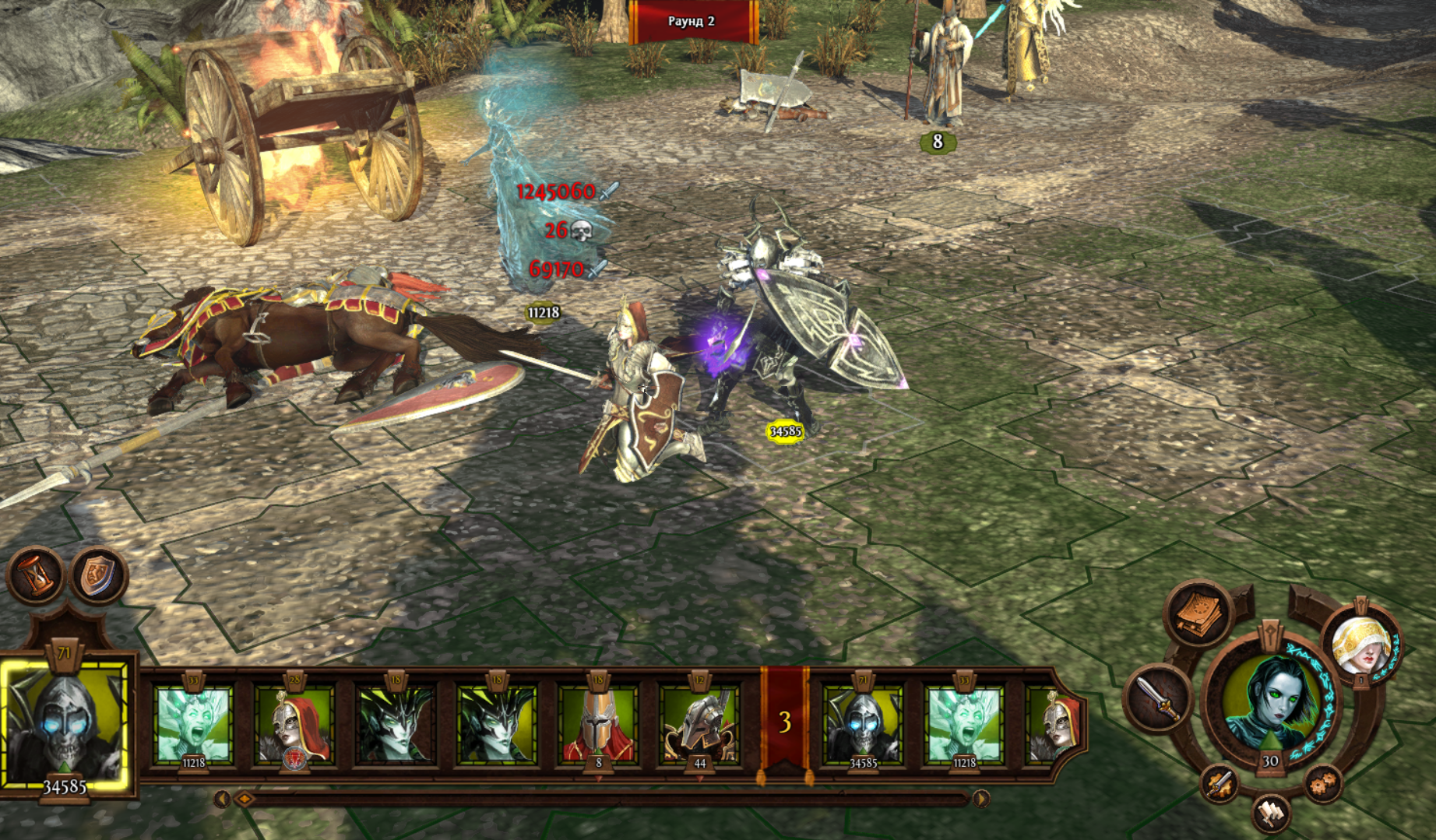Click the hourglass Wait button
Image resolution: width=1436 pixels, height=840 pixels.
(x=37, y=575)
